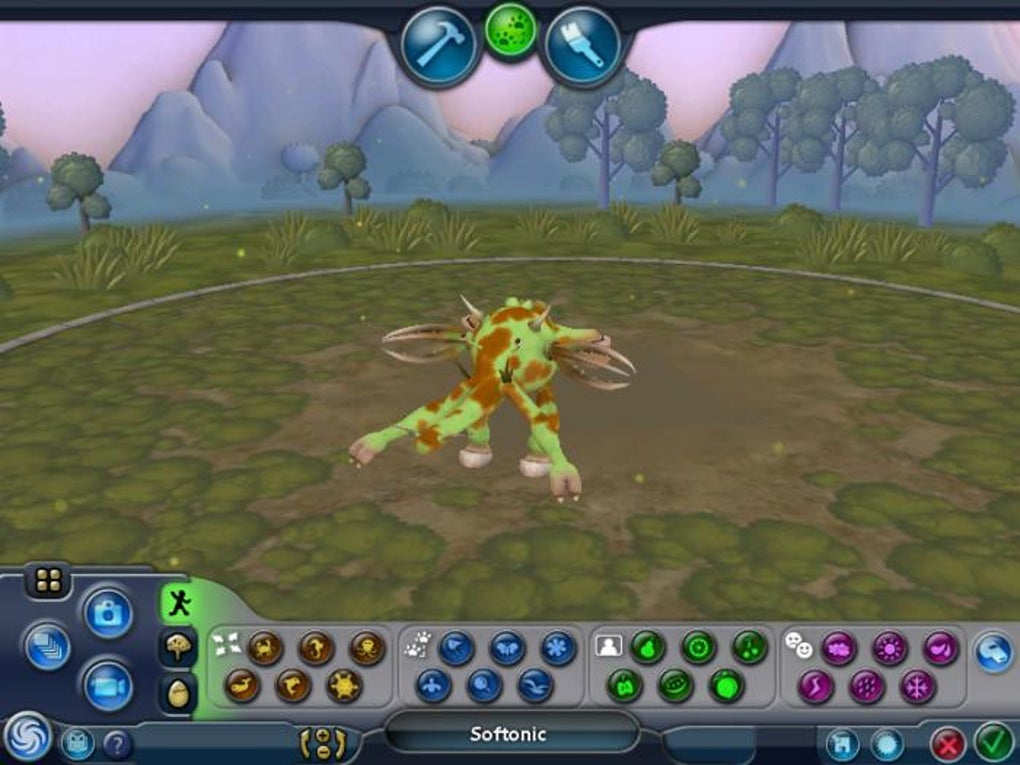Select the green paw print Test Drive mode
The height and width of the screenshot is (765, 1020).
511,30
